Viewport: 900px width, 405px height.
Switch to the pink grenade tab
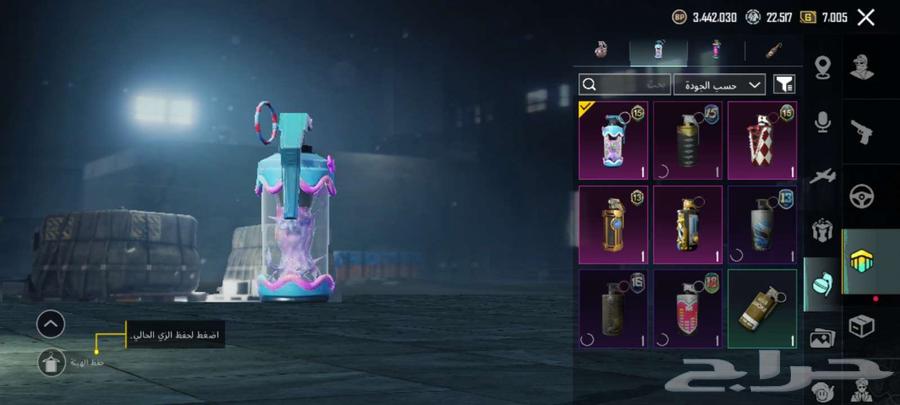pos(716,49)
